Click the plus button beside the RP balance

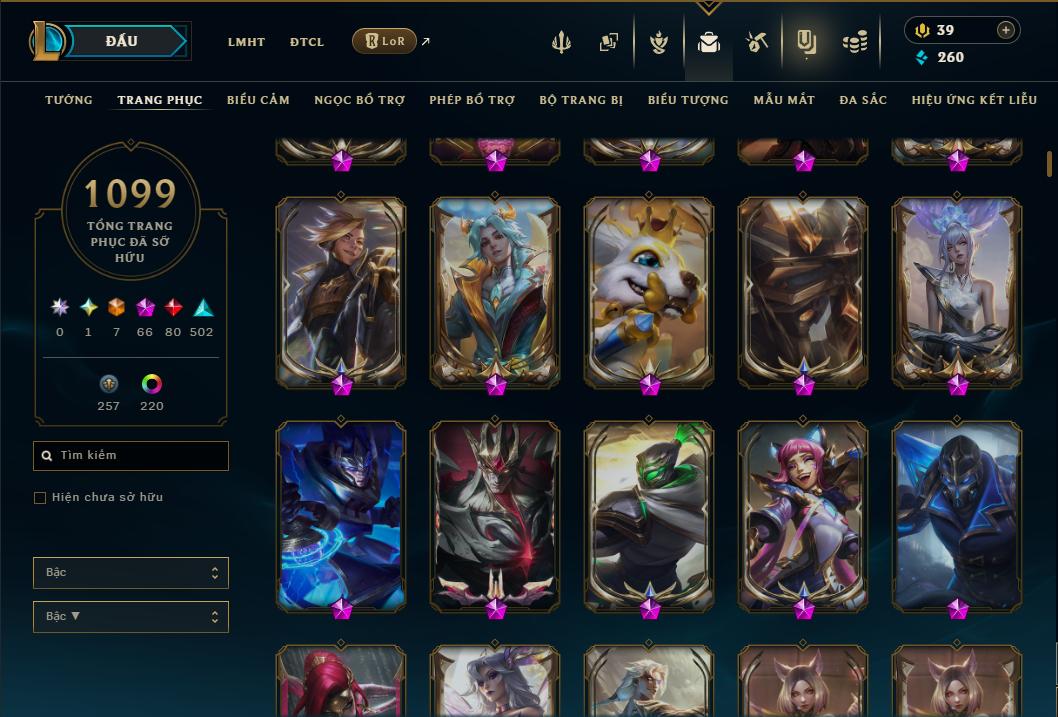(x=1005, y=30)
